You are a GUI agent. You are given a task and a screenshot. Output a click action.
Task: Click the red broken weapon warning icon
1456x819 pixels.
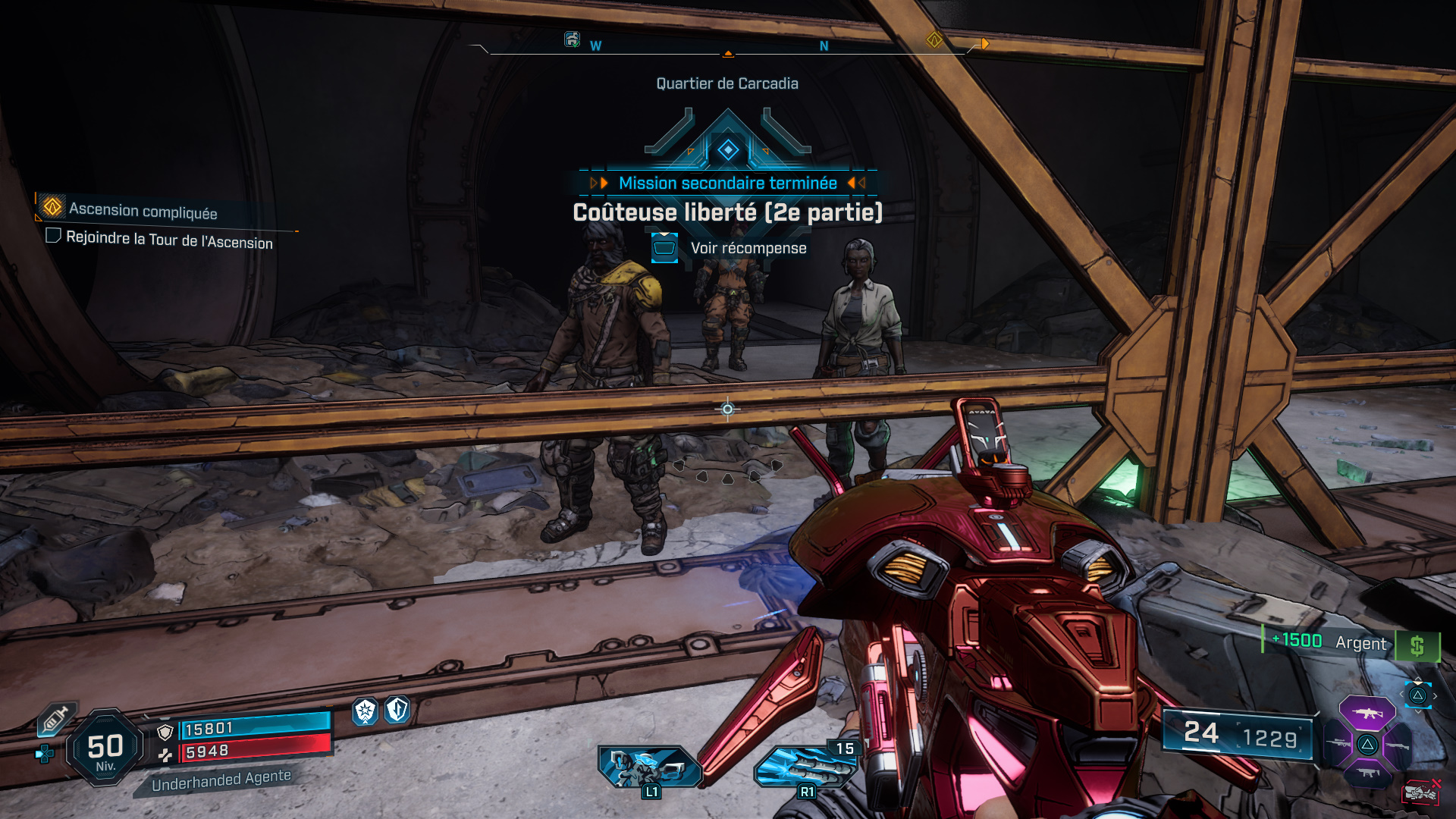(1421, 792)
